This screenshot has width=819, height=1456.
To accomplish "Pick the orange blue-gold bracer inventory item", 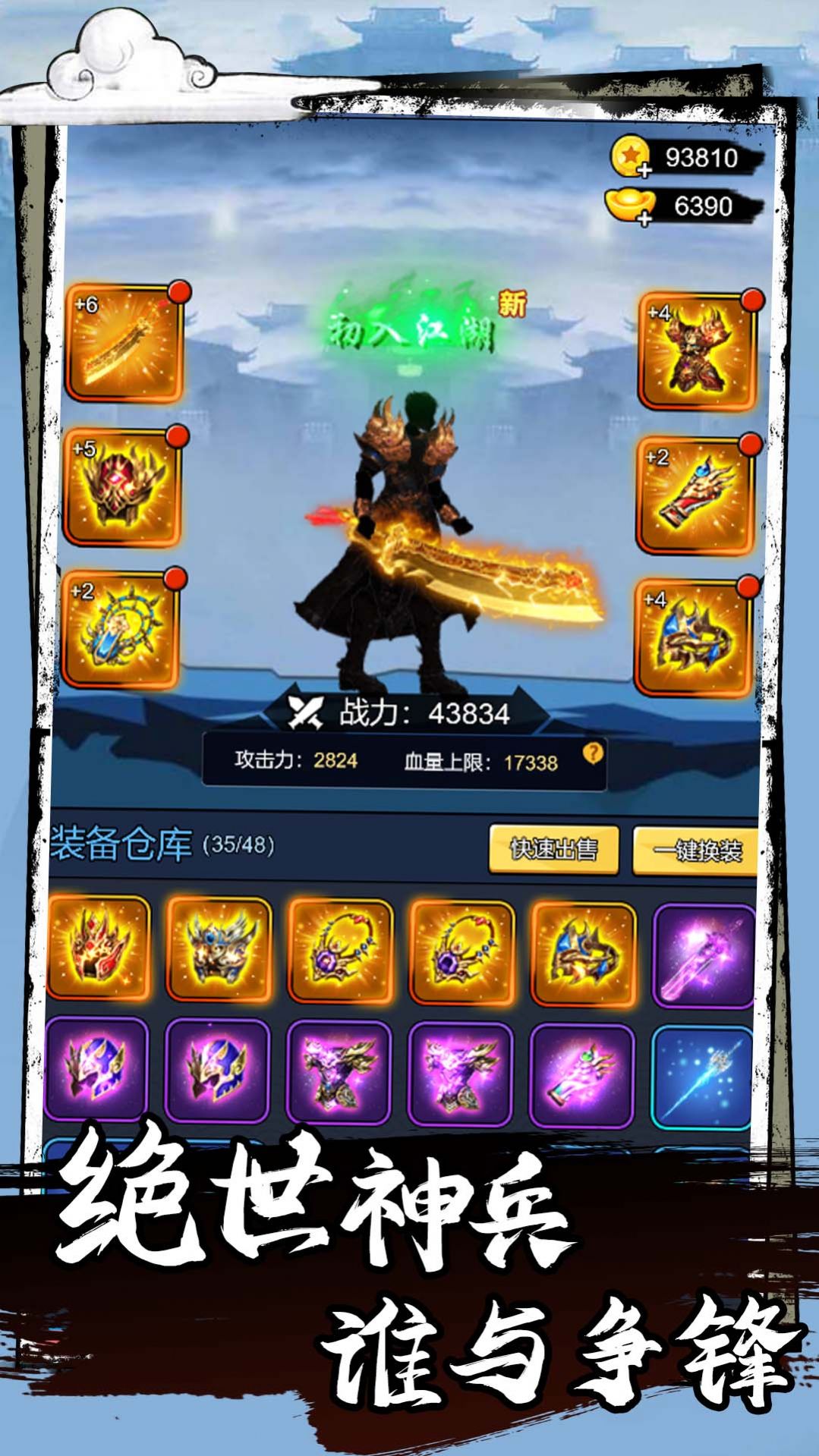I will (583, 954).
